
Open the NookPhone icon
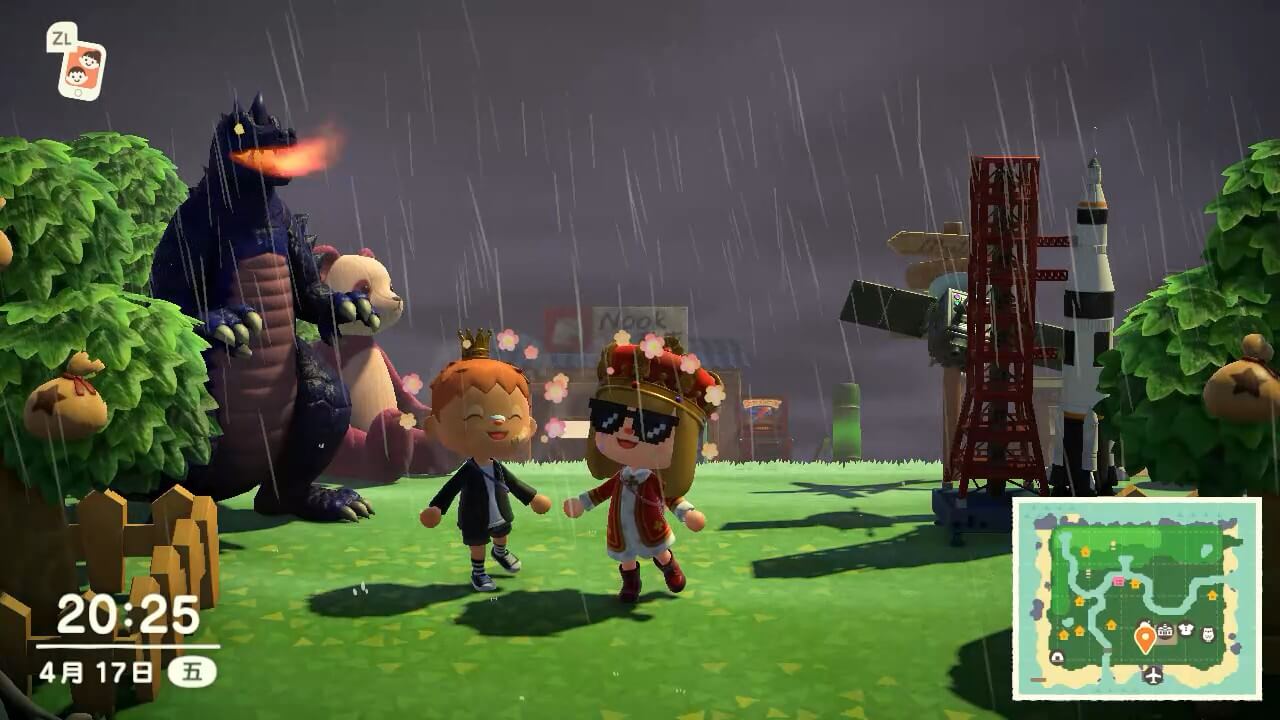click(80, 67)
